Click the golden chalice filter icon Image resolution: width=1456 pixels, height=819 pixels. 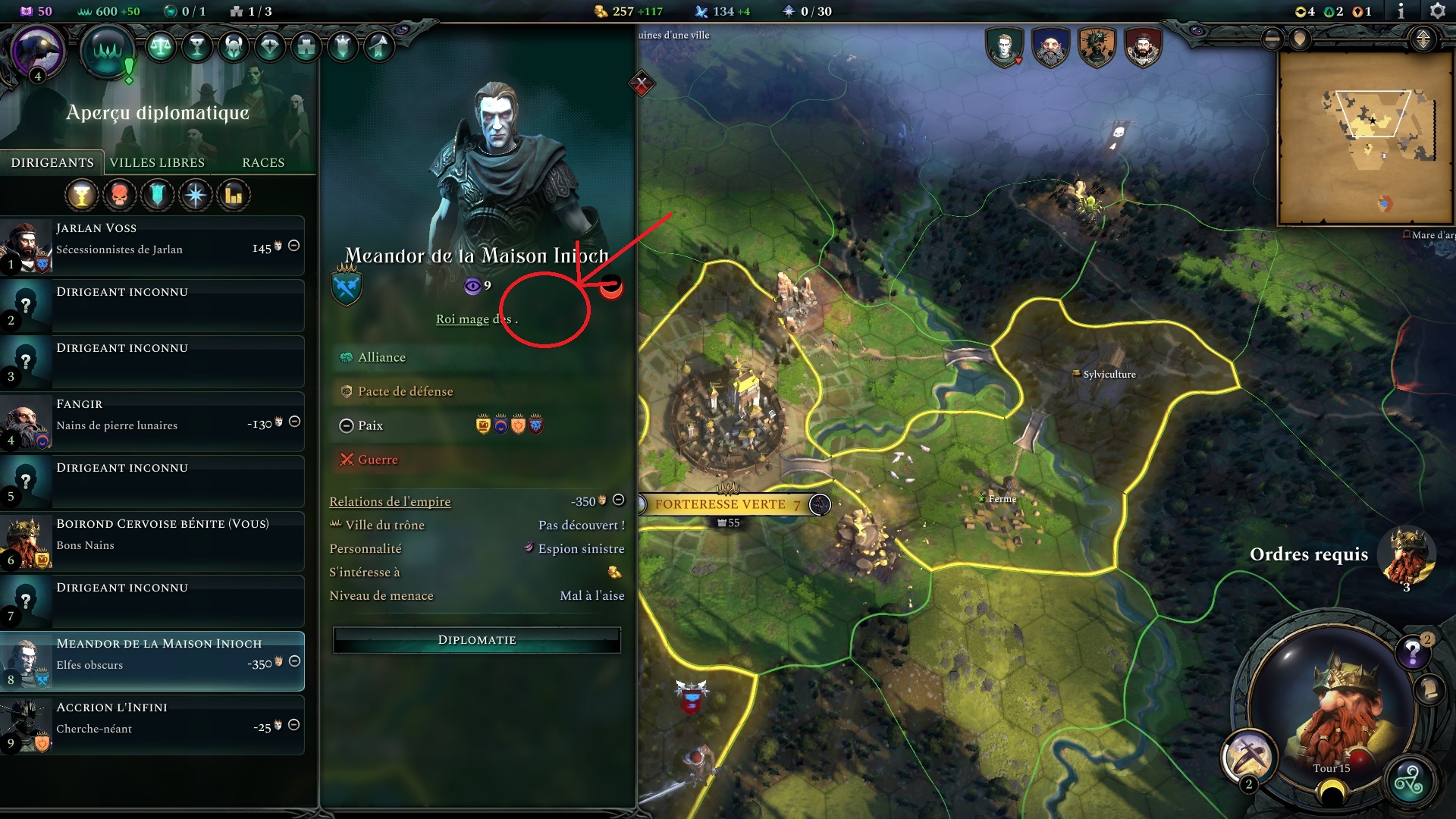[81, 195]
